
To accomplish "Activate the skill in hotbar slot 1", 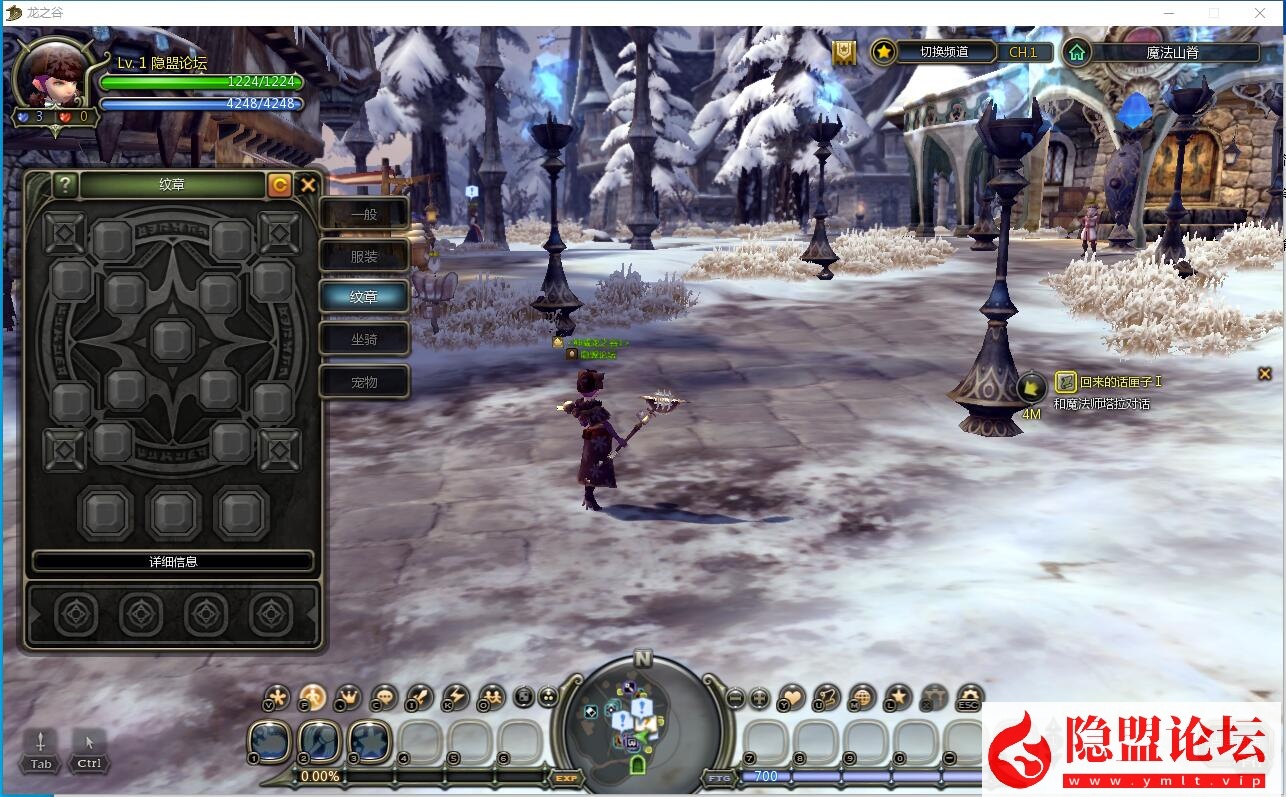I will [270, 743].
